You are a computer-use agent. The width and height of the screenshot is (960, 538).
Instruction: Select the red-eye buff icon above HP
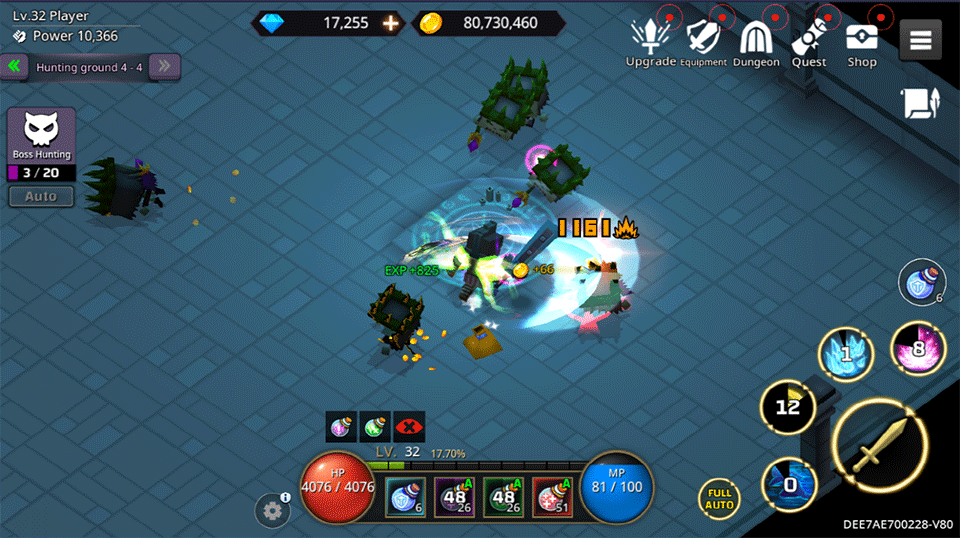coord(409,426)
